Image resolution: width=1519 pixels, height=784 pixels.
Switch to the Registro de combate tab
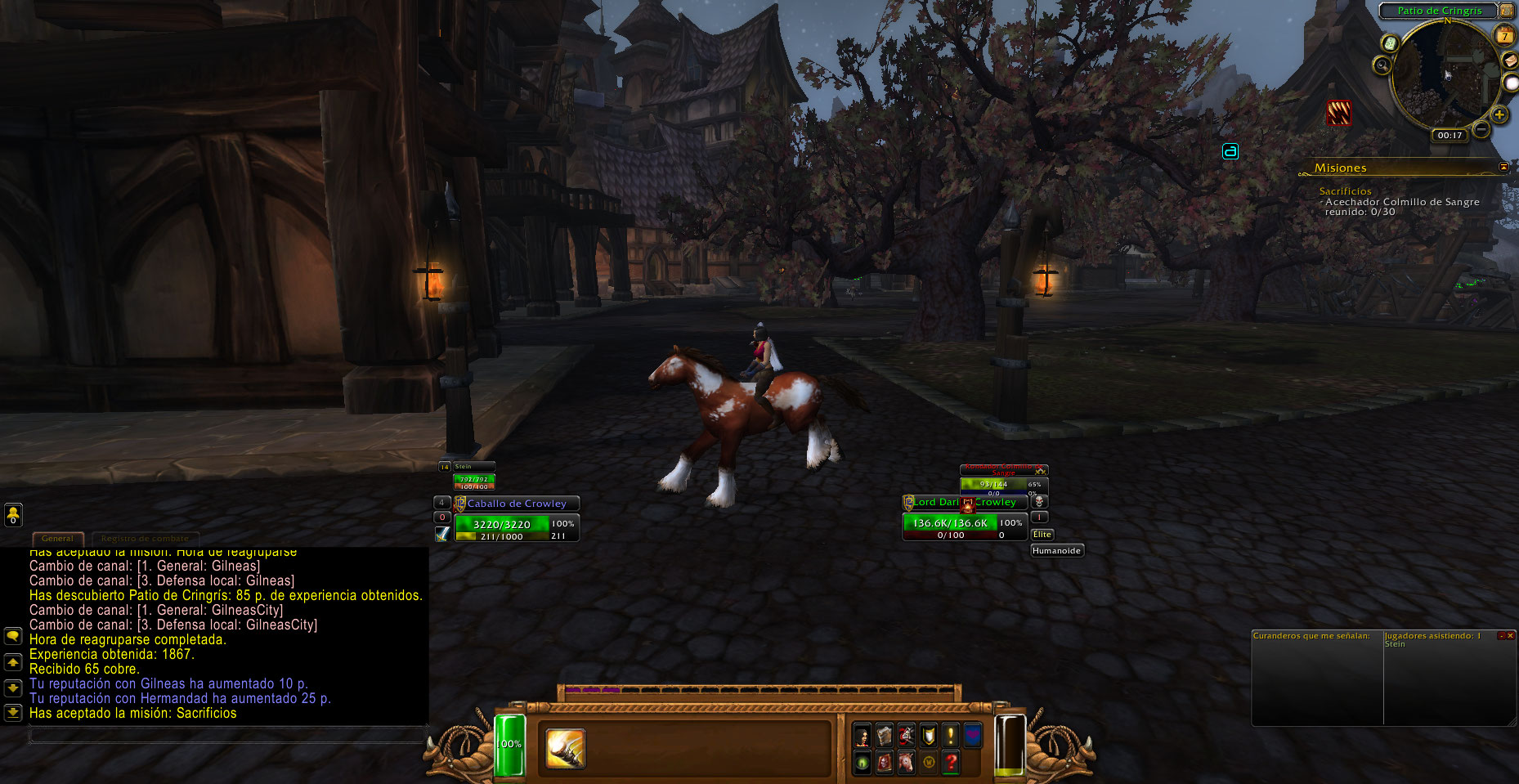[145, 539]
